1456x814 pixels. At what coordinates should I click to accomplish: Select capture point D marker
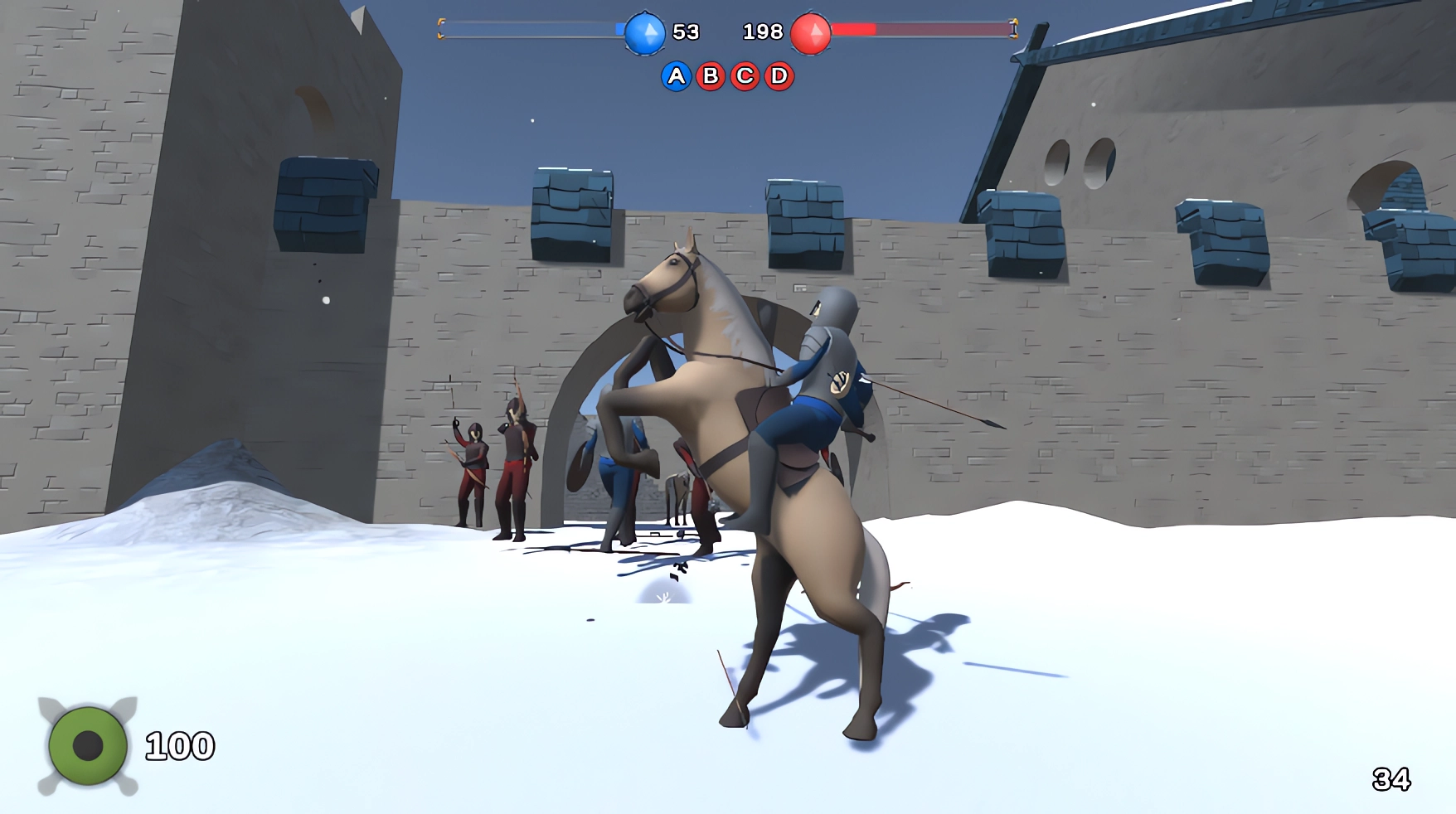778,75
